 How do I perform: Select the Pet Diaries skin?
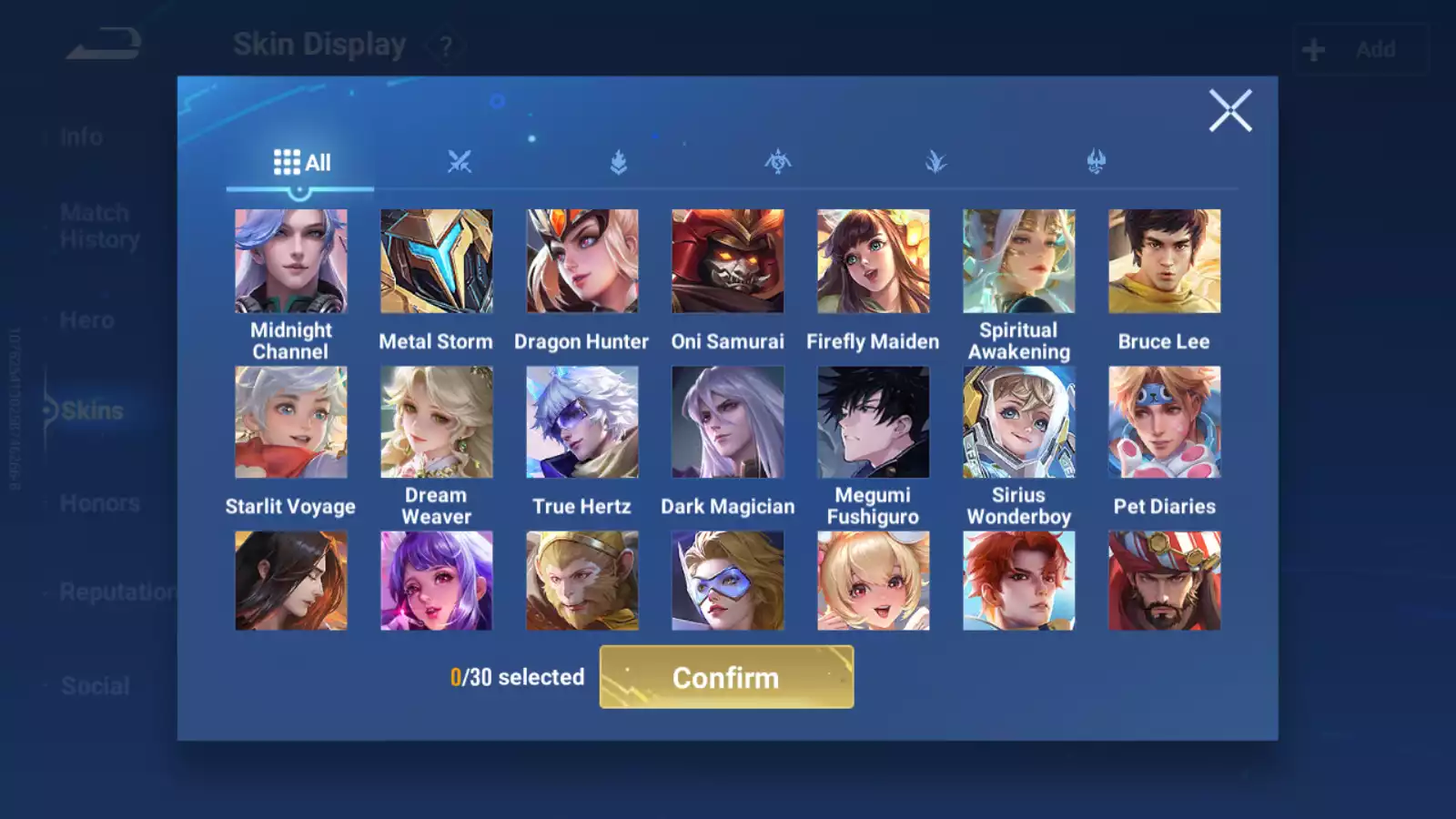[1165, 422]
